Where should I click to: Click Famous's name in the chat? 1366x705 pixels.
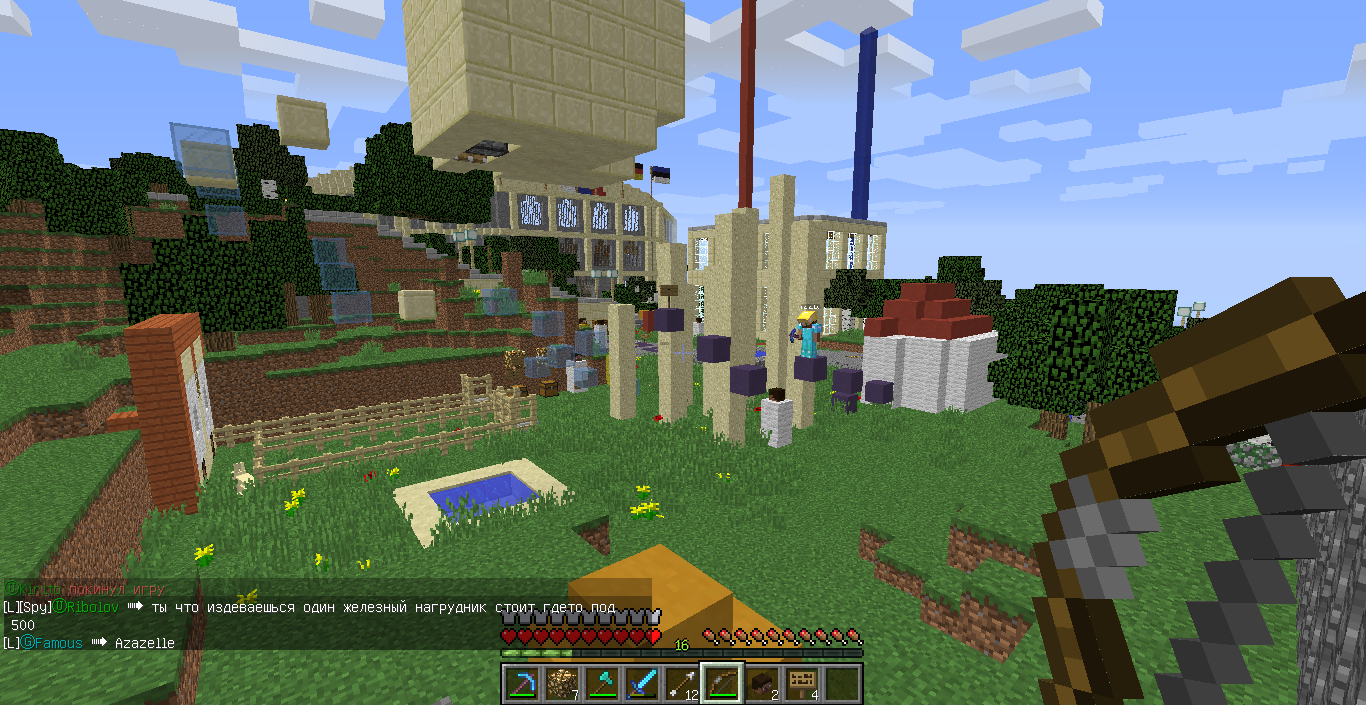point(58,643)
